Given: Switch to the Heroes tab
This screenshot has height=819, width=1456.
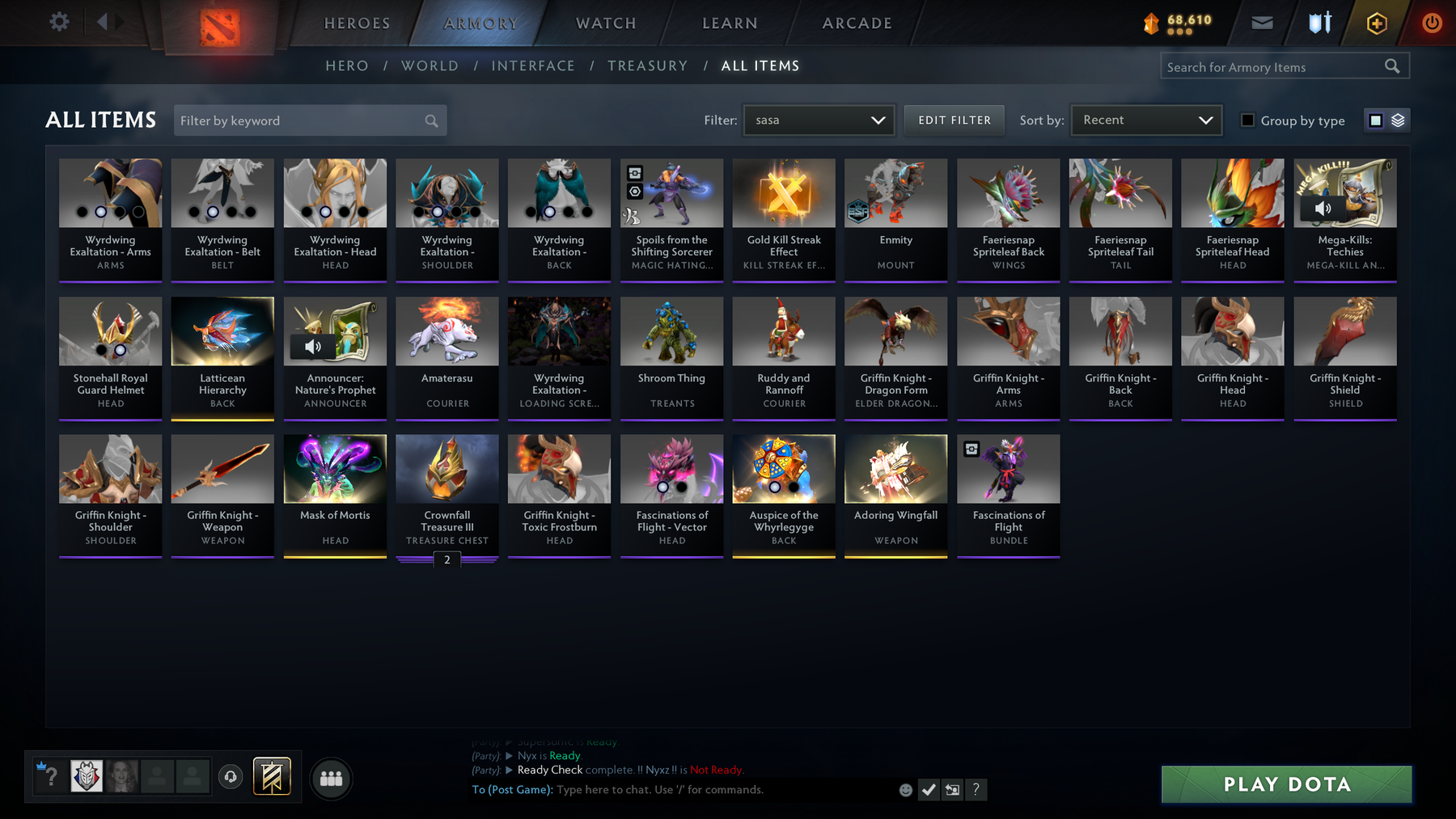Looking at the screenshot, I should (357, 23).
